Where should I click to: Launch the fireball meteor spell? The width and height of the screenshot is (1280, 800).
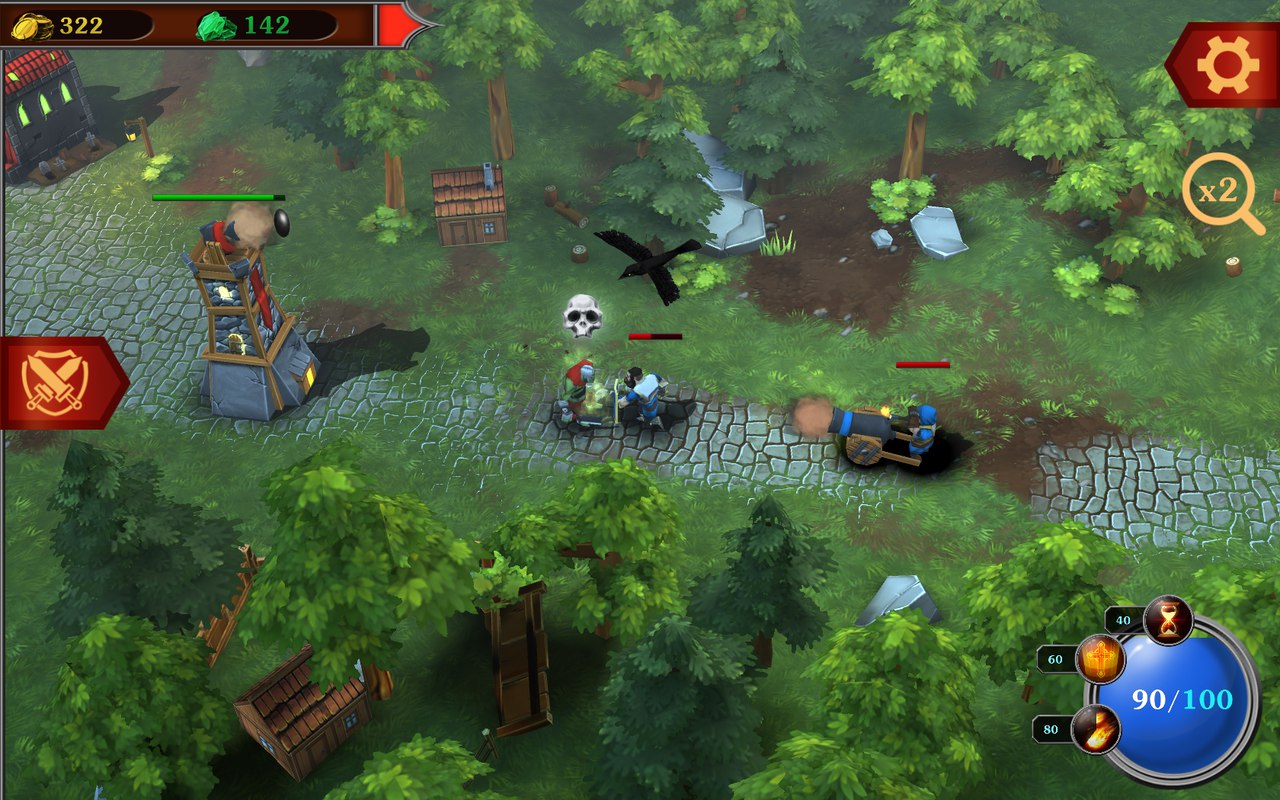point(1095,729)
